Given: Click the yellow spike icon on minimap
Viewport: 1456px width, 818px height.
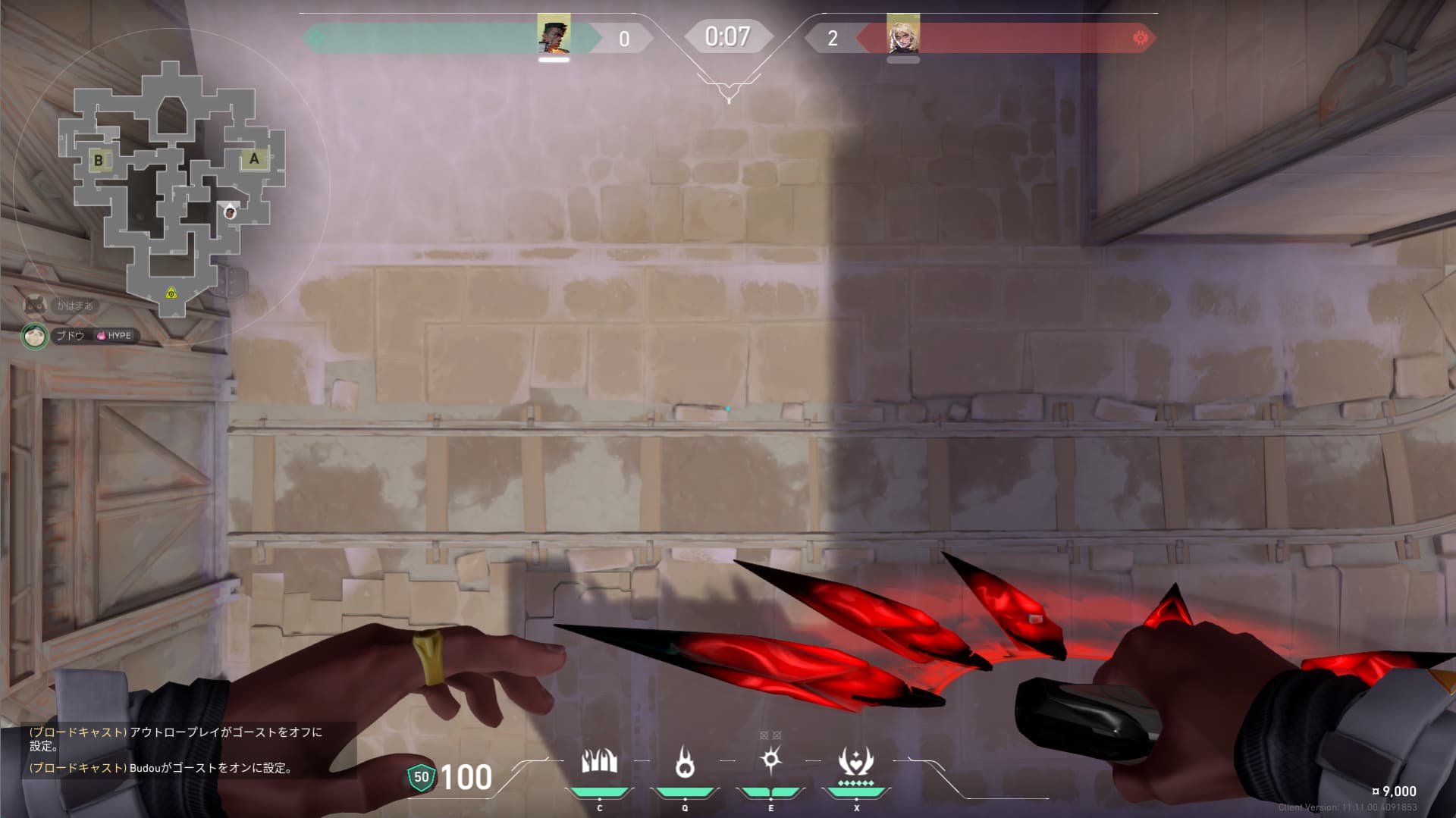Looking at the screenshot, I should [171, 293].
